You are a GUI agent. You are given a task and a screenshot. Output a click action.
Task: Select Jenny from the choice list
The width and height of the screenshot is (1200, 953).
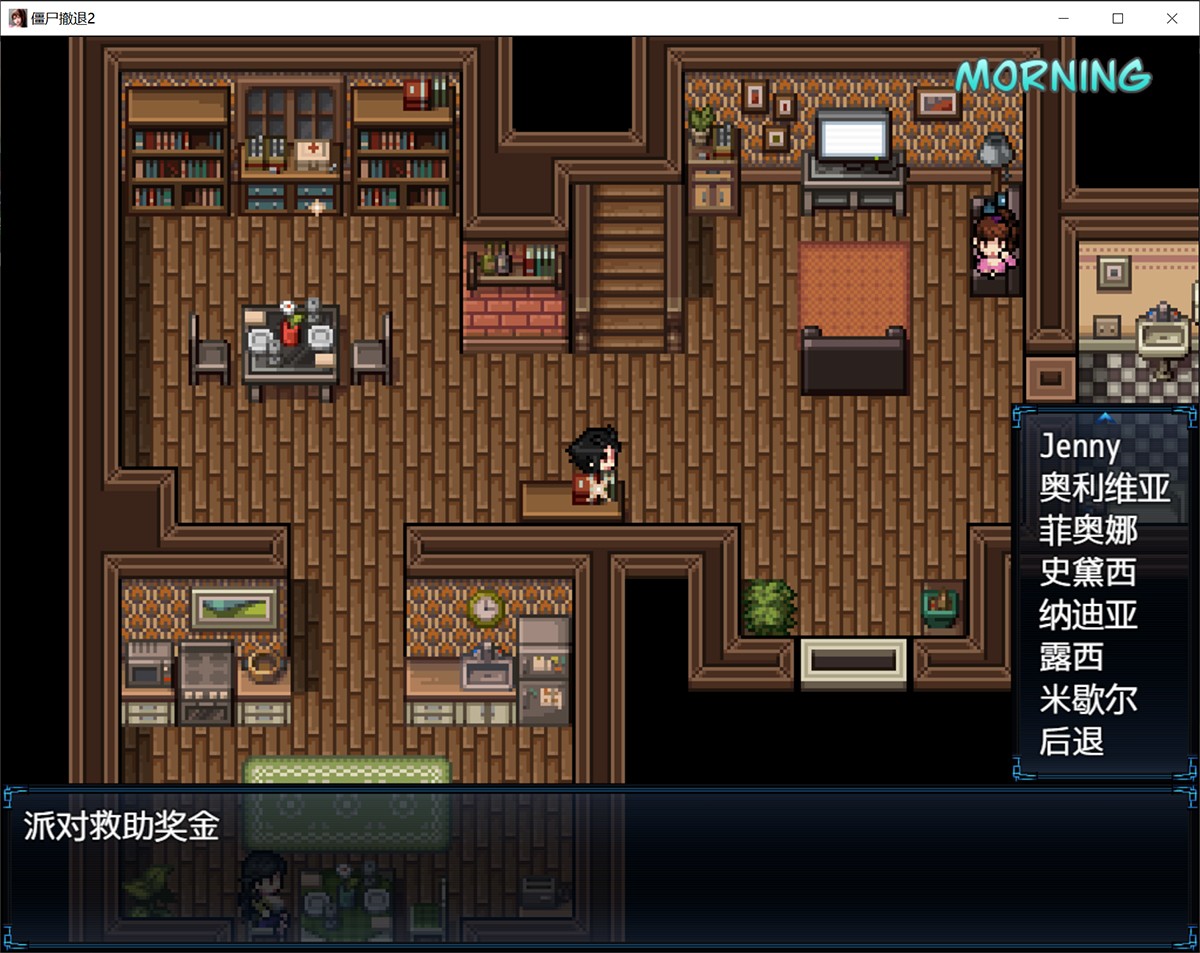click(1080, 446)
